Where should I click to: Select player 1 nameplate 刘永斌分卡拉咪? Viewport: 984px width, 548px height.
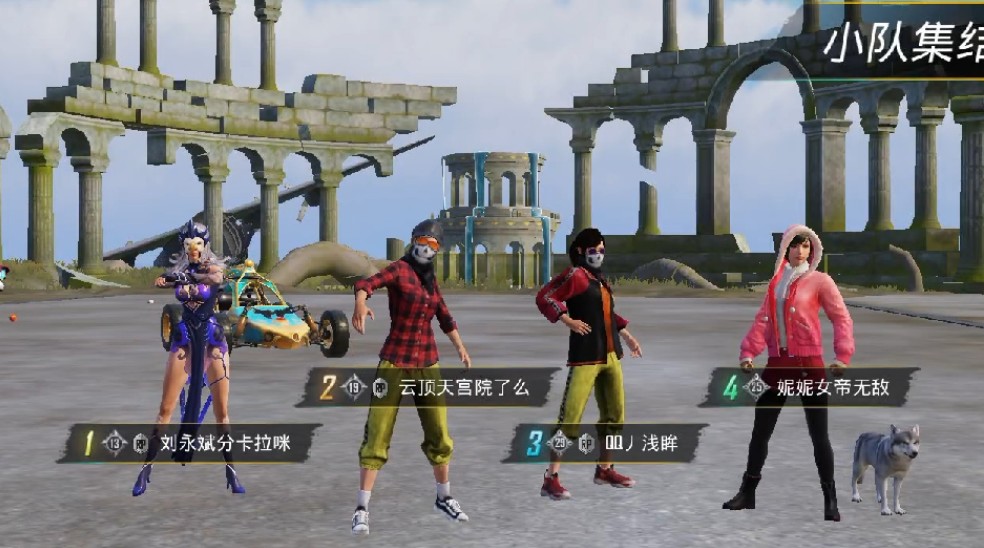(x=190, y=443)
